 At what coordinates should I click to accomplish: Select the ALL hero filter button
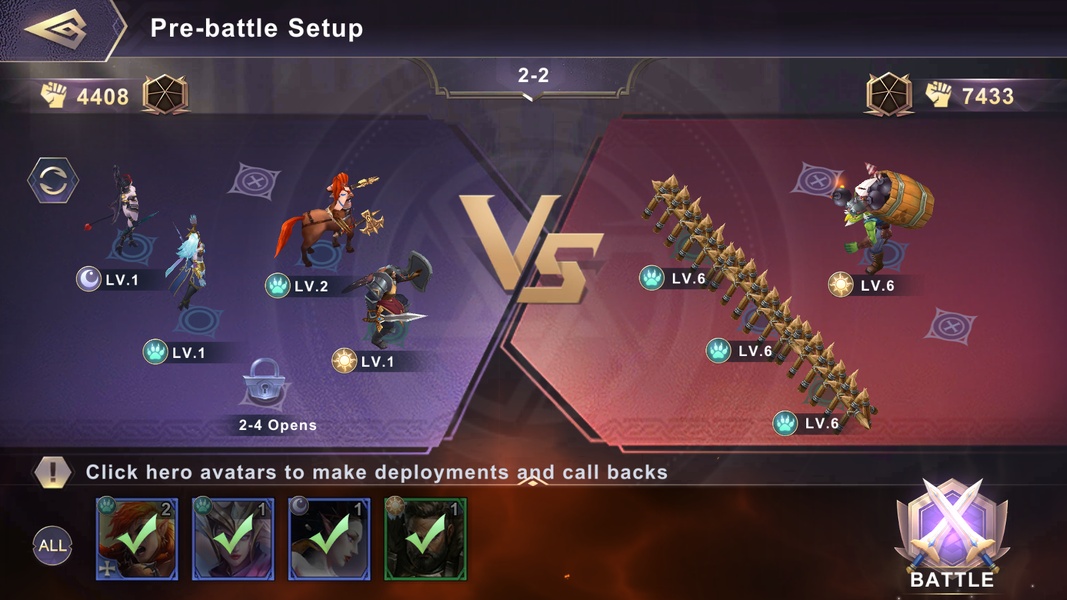(x=52, y=545)
